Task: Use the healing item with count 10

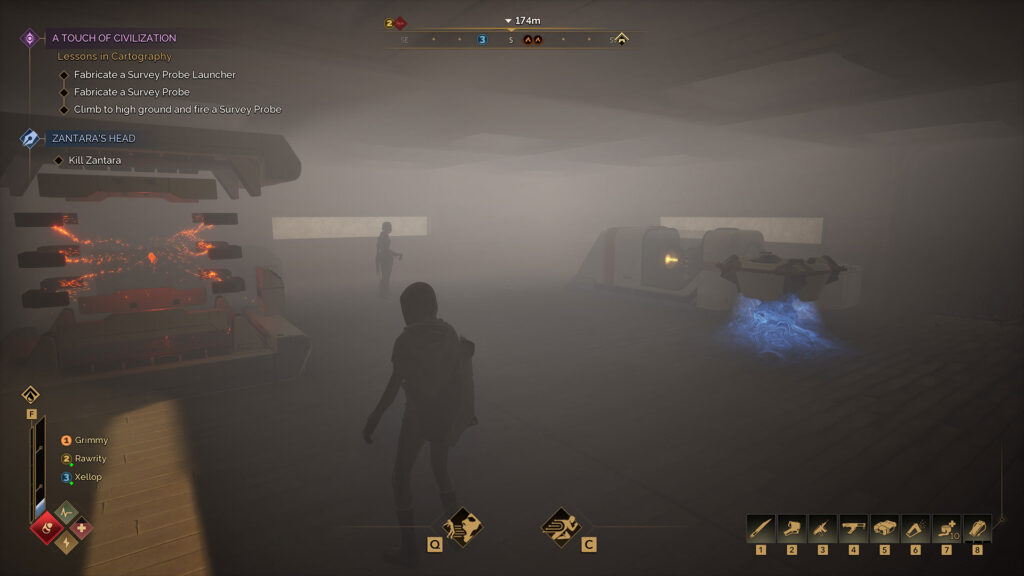Action: pyautogui.click(x=947, y=529)
